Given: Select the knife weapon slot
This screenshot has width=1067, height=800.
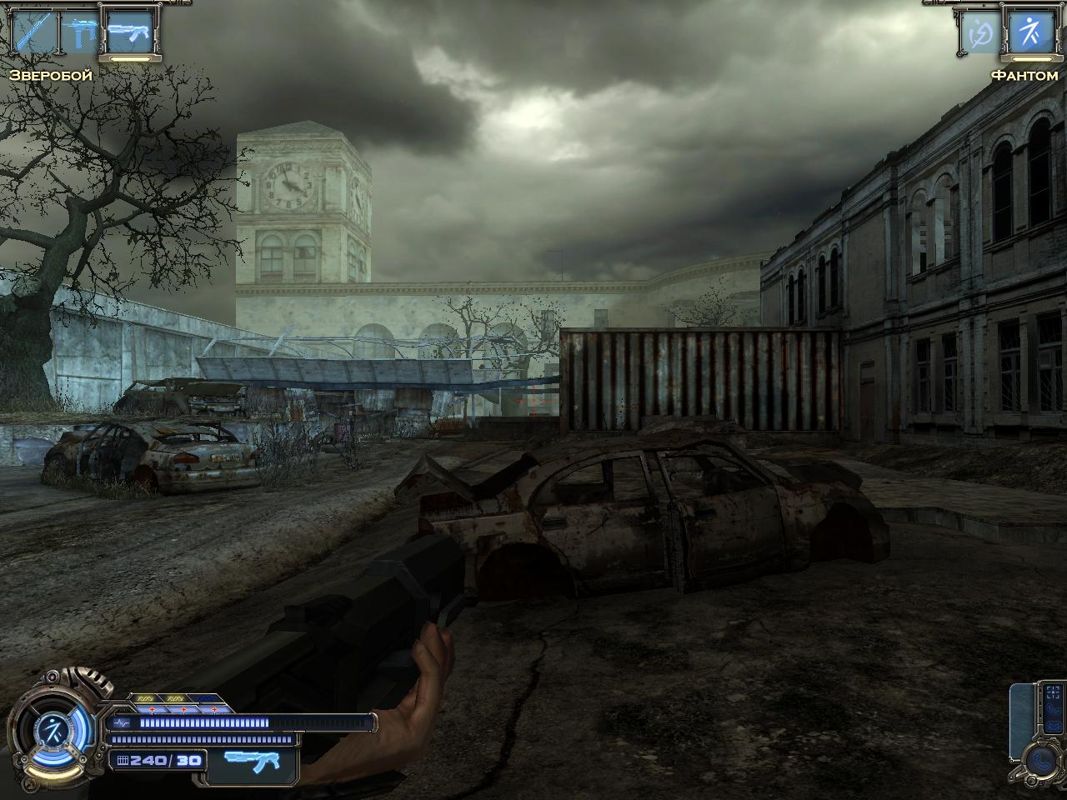Looking at the screenshot, I should click(33, 32).
